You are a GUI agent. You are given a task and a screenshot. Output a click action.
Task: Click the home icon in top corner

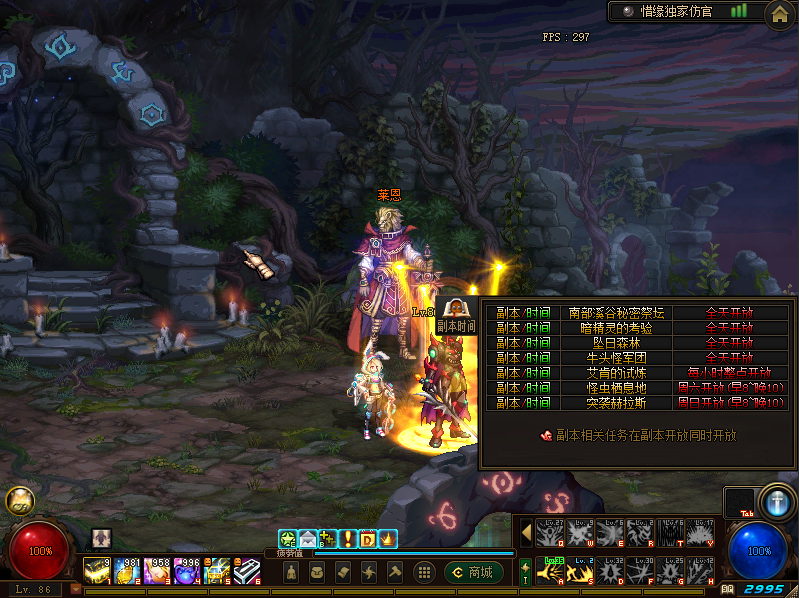coord(780,13)
